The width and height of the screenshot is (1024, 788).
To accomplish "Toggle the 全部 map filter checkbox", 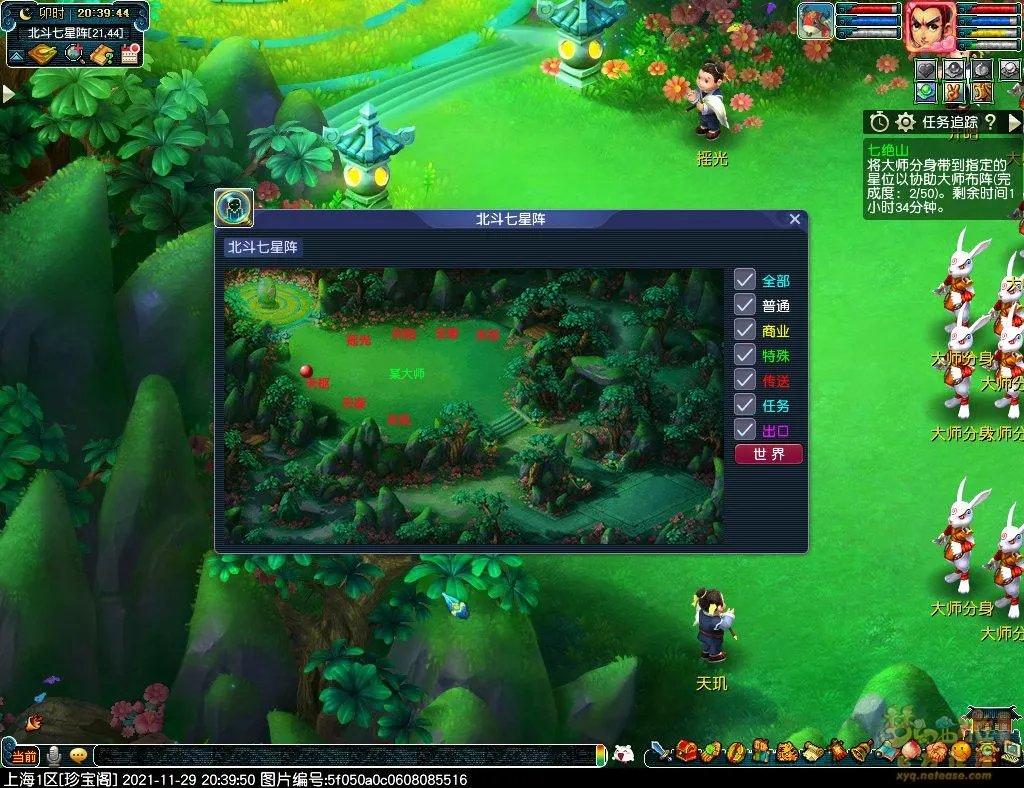I will (745, 280).
